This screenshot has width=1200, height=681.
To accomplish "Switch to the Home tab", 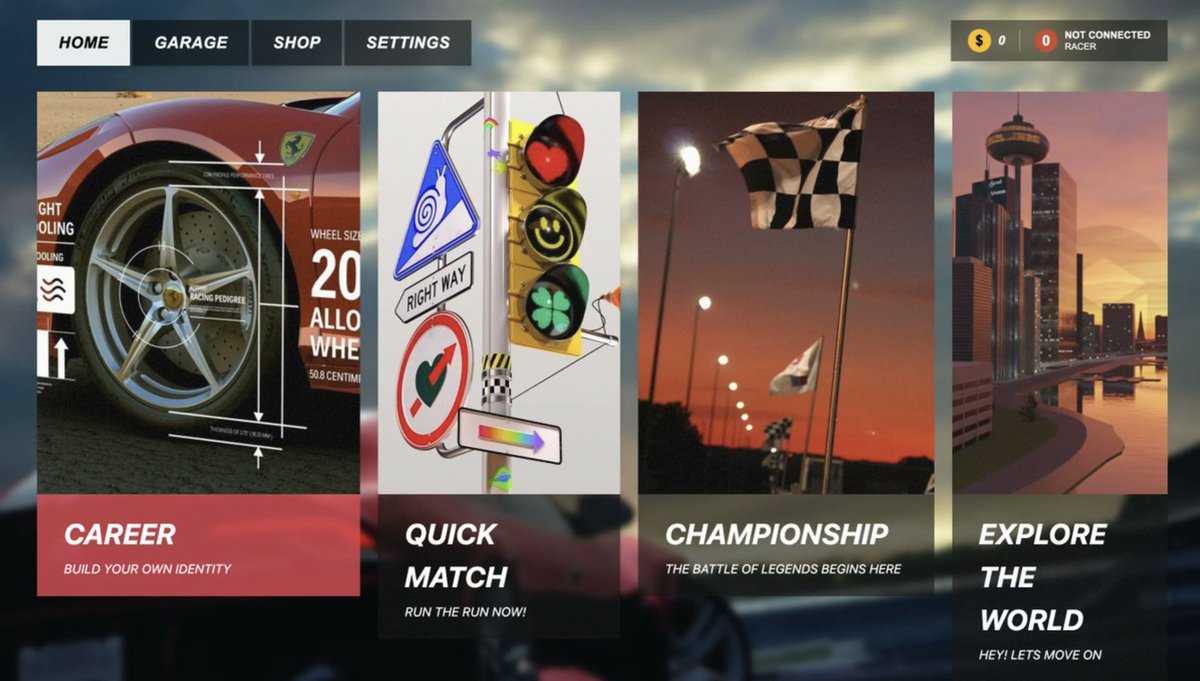I will 83,43.
